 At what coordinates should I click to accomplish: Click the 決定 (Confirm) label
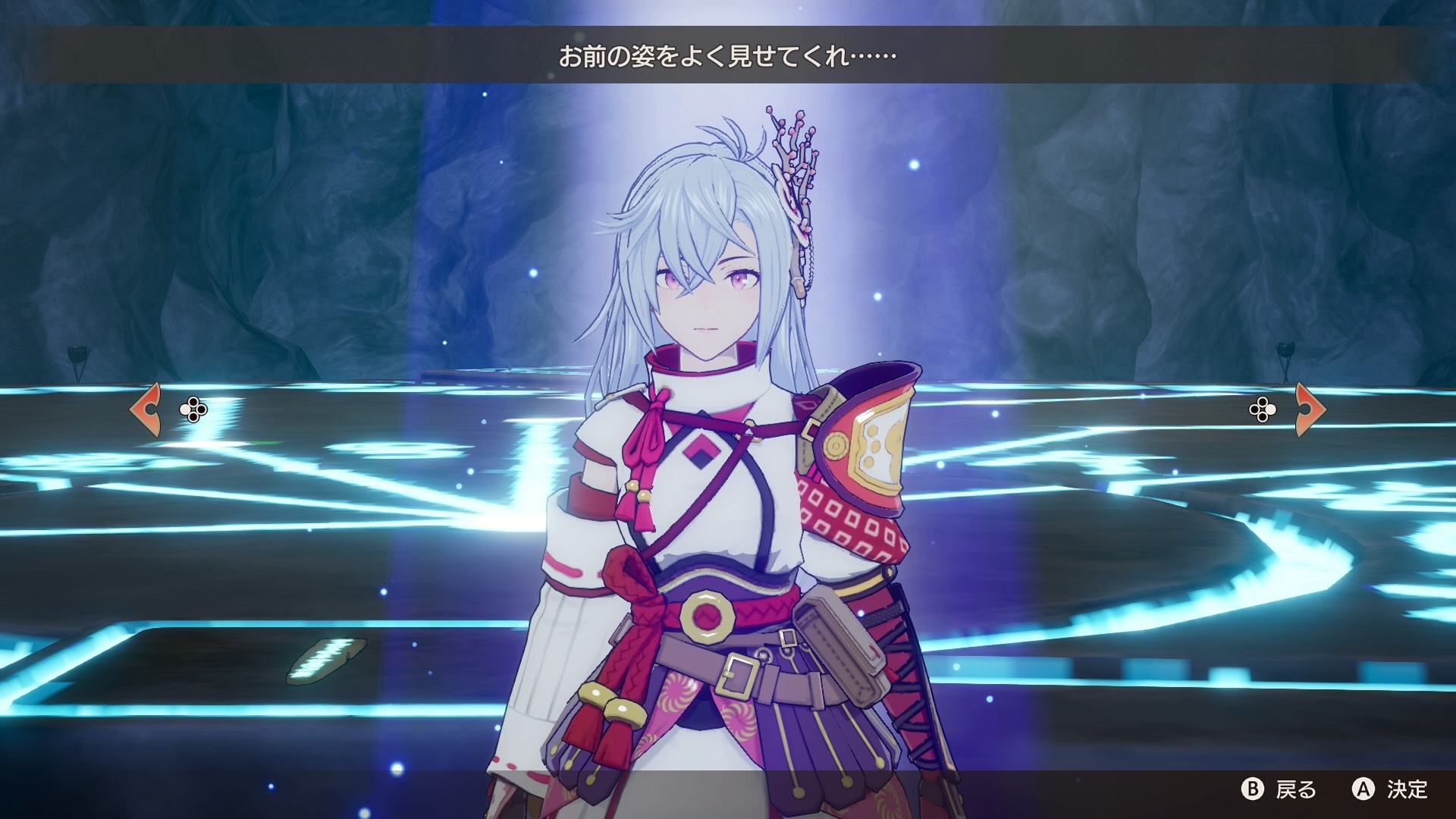[x=1407, y=789]
